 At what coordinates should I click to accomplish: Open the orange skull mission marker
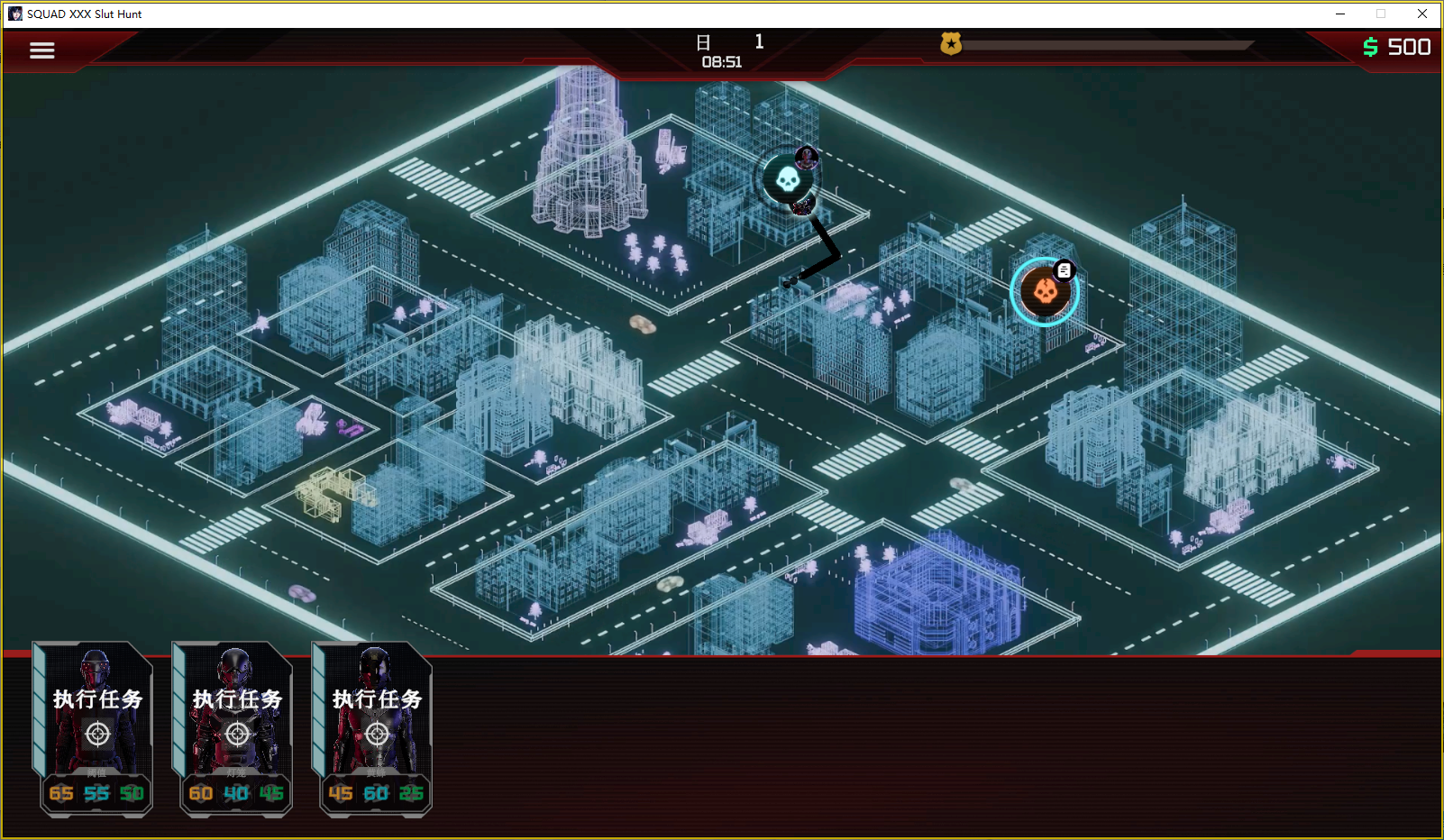(x=1044, y=292)
